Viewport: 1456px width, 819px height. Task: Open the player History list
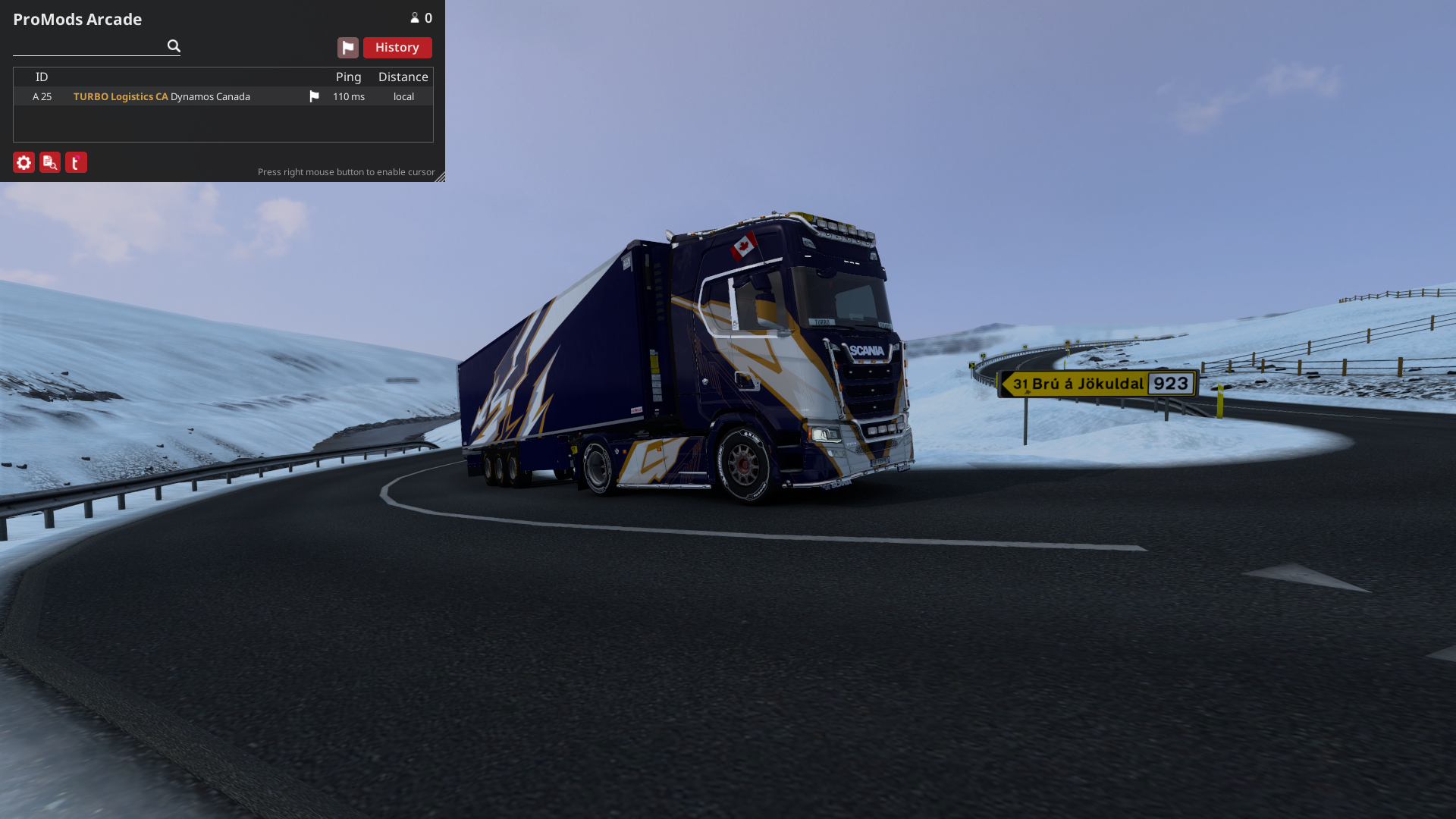coord(397,48)
